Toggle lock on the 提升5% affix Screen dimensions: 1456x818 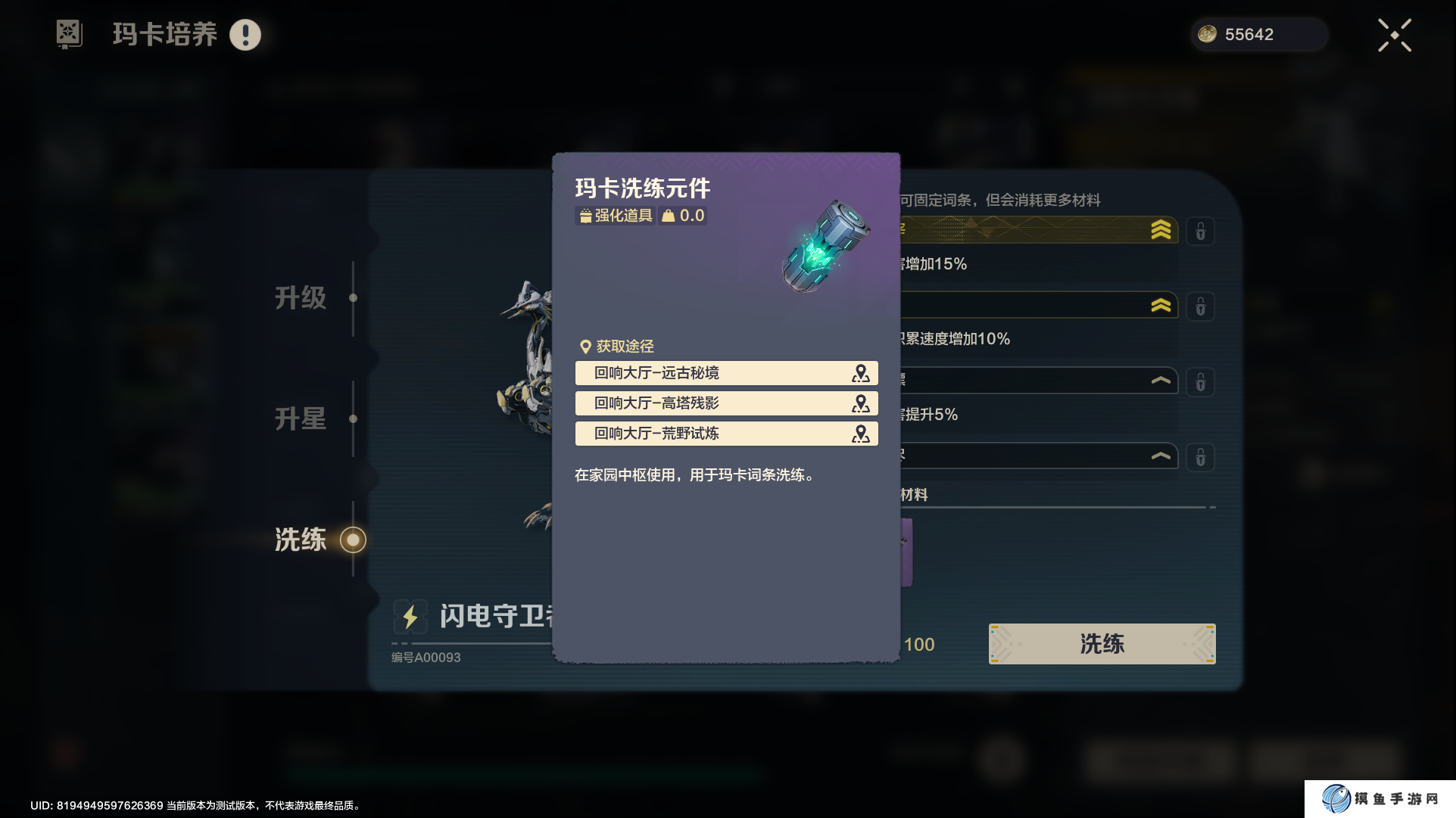click(1200, 382)
